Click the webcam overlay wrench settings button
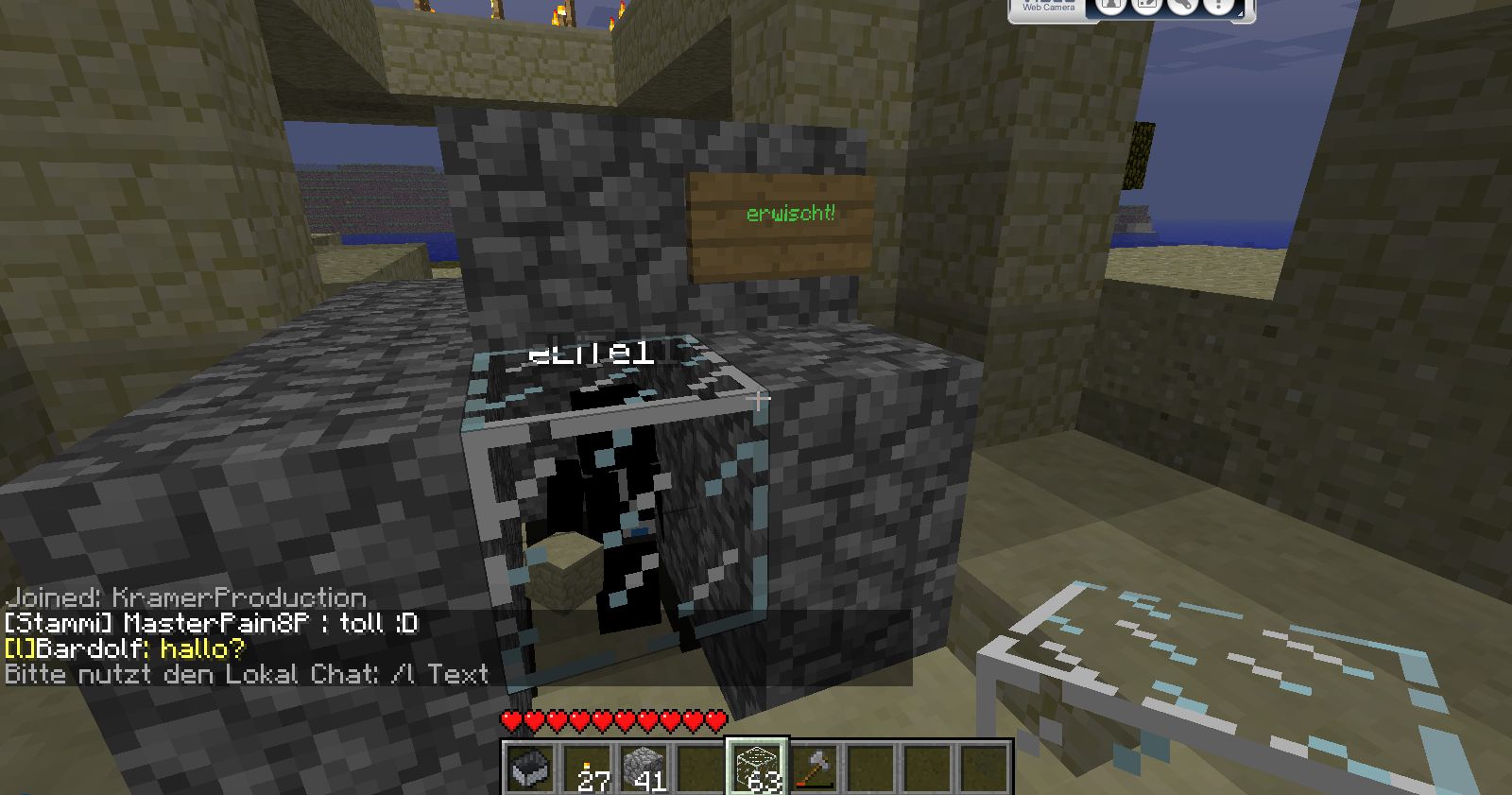The width and height of the screenshot is (1512, 795). click(x=1181, y=6)
